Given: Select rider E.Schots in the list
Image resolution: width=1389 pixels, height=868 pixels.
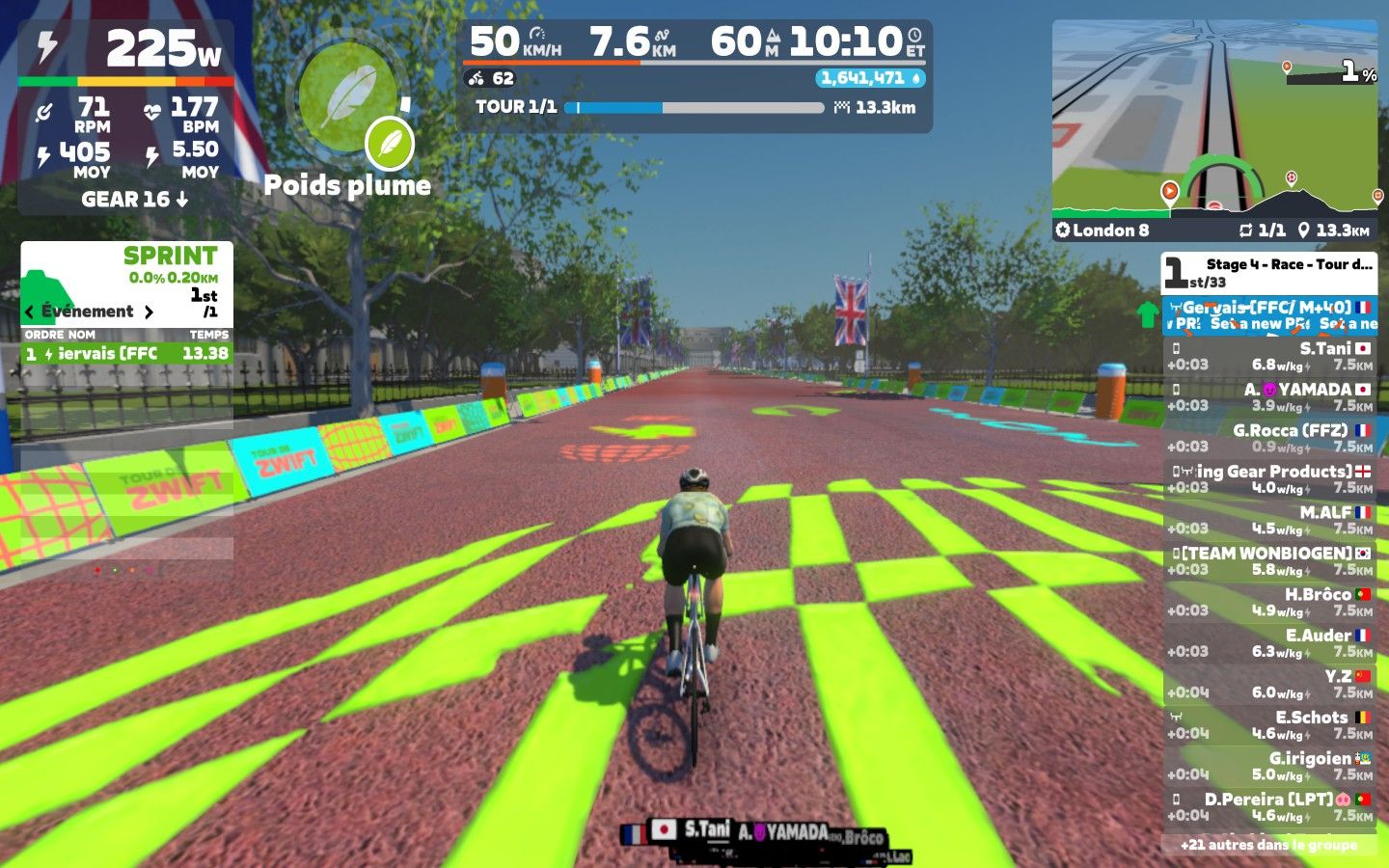Looking at the screenshot, I should 1269,724.
